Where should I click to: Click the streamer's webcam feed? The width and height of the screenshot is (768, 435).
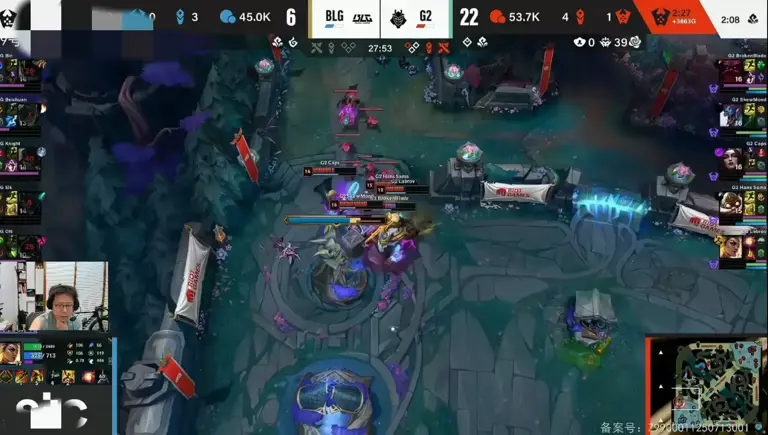(54, 296)
